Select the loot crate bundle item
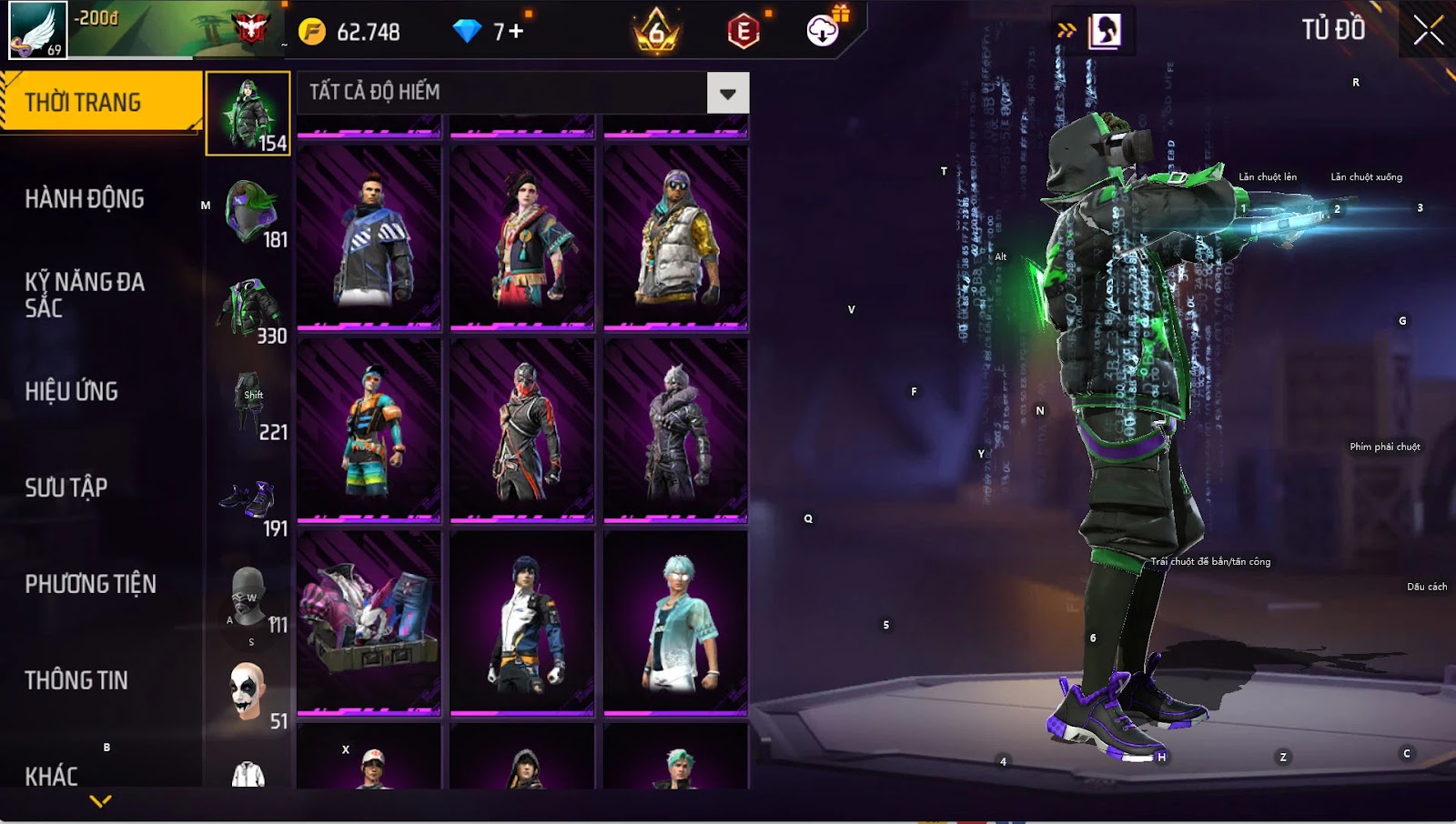Viewport: 1456px width, 824px height. [x=369, y=622]
